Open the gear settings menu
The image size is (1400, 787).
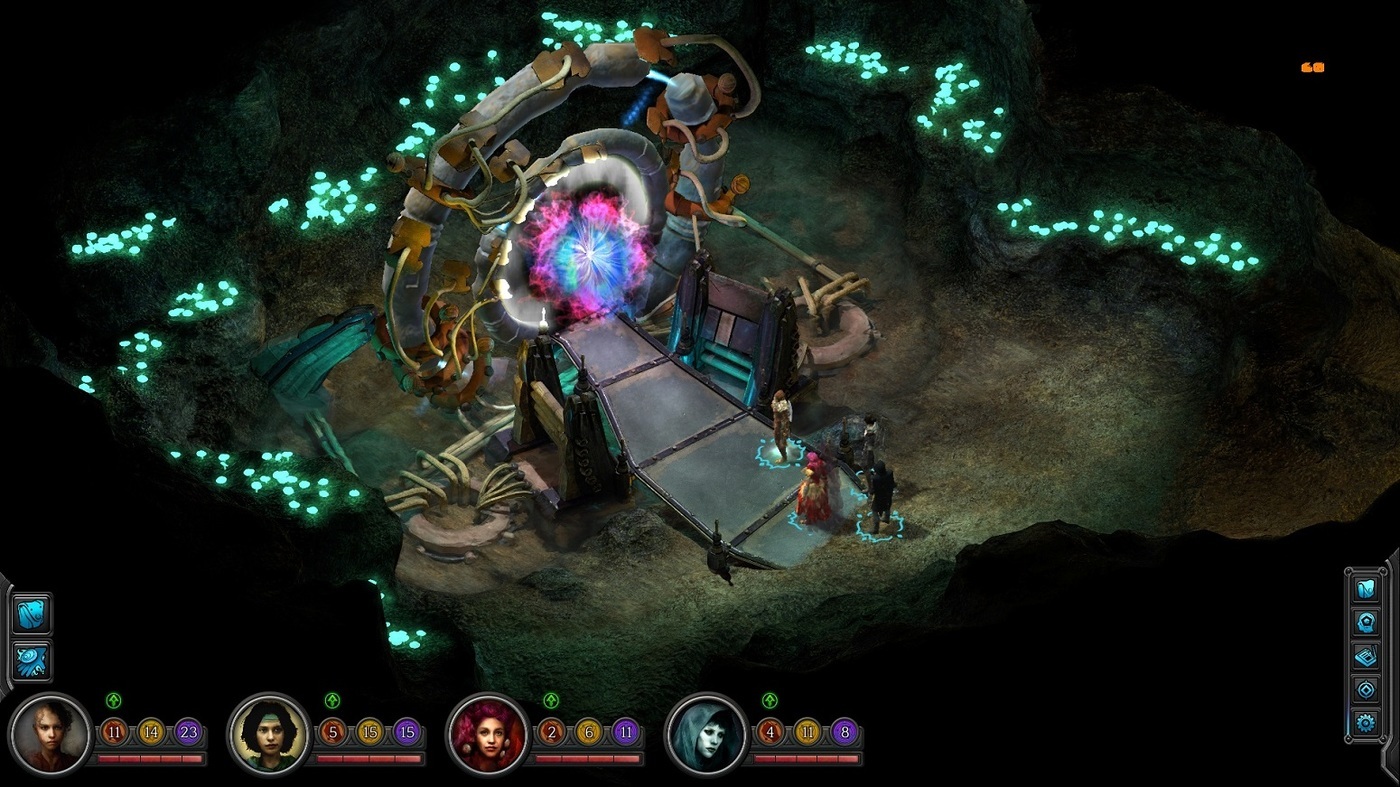point(1366,722)
